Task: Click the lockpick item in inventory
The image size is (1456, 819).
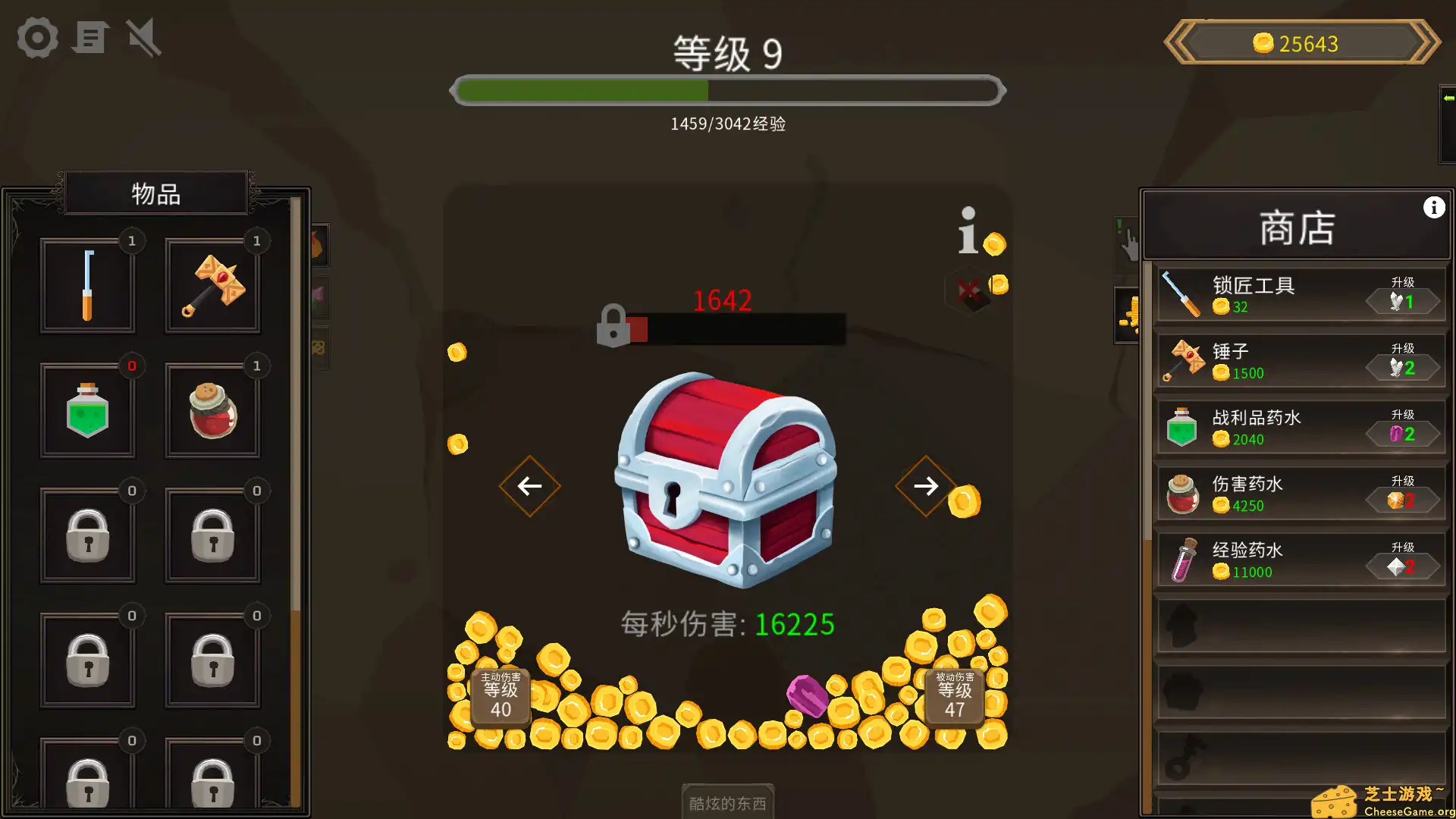Action: pos(87,284)
